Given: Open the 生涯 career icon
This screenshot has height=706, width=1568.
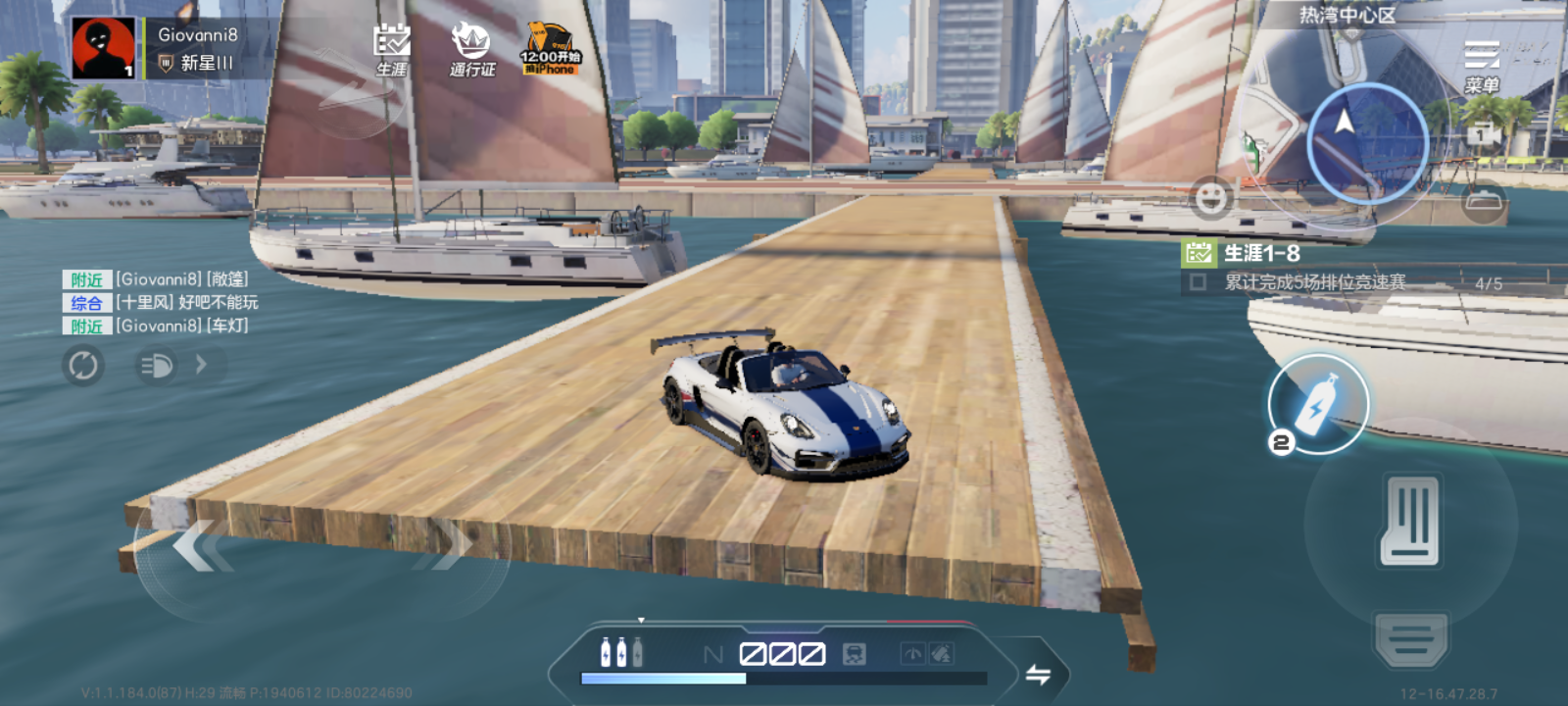Looking at the screenshot, I should click(x=392, y=49).
